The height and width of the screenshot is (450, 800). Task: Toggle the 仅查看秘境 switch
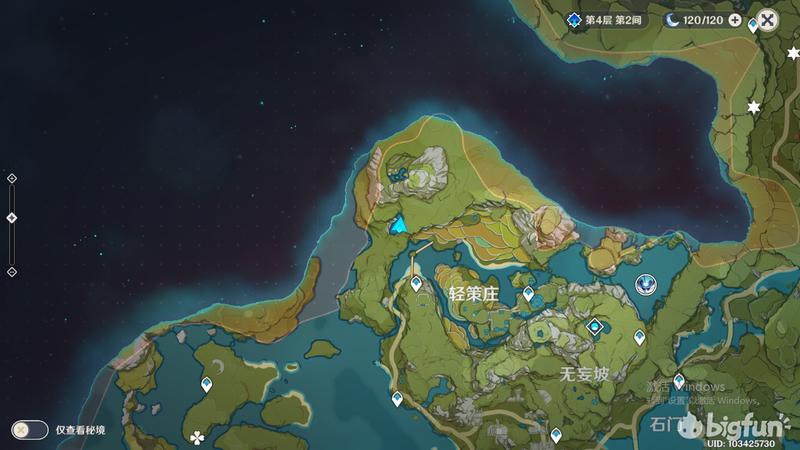[29, 430]
